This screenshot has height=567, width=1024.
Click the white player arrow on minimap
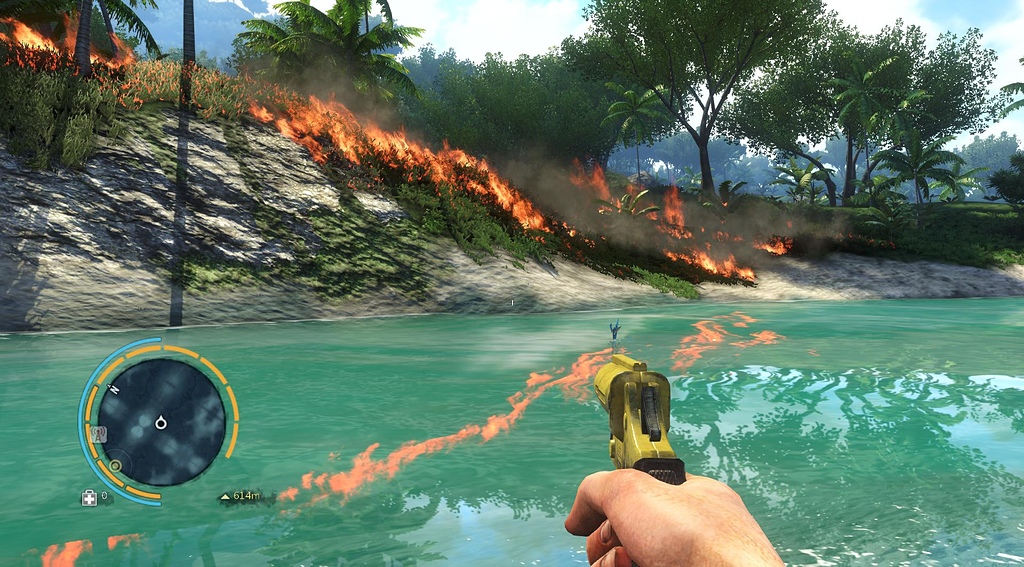[160, 423]
